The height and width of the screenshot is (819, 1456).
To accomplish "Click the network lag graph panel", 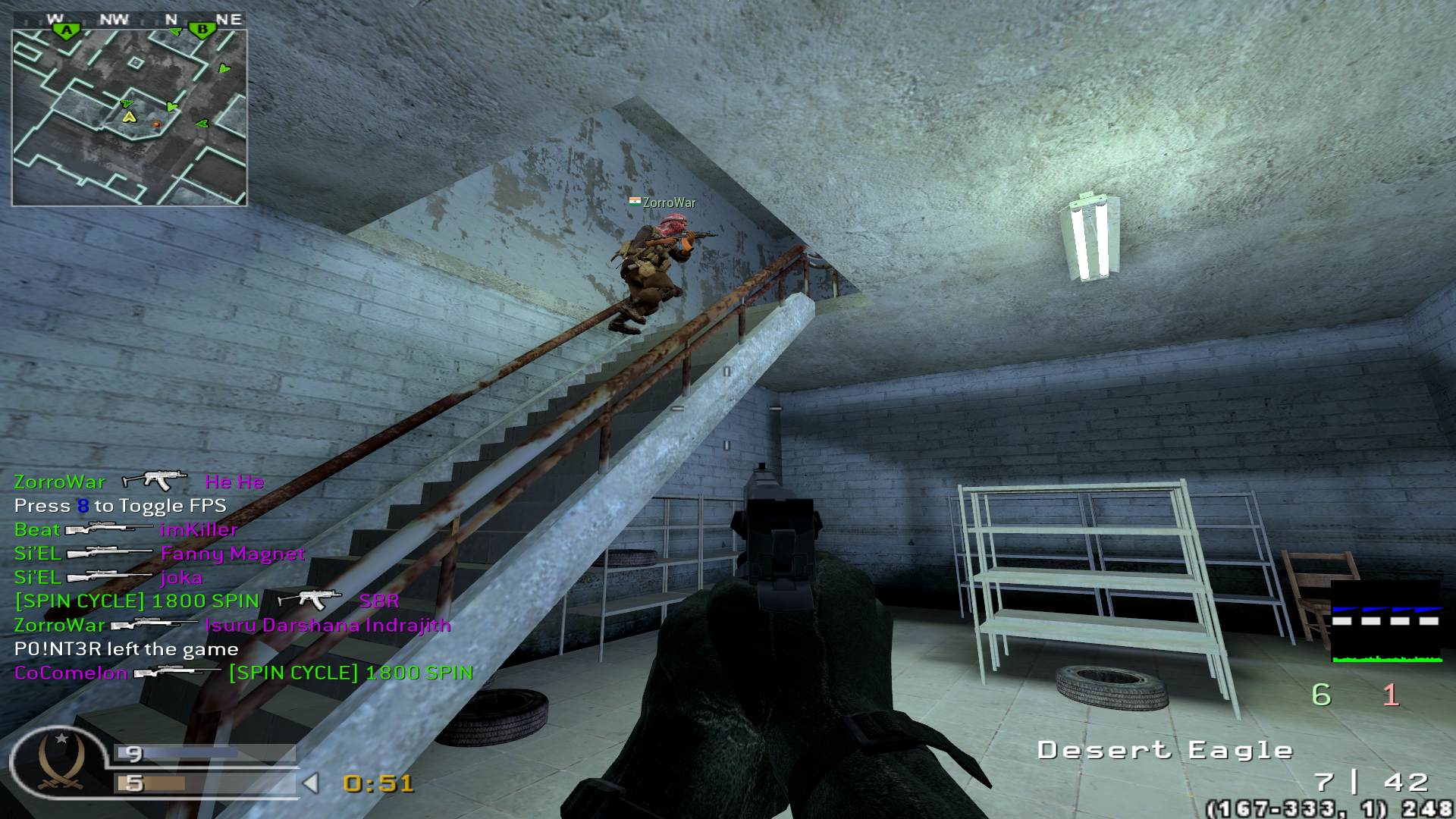I will [1386, 622].
